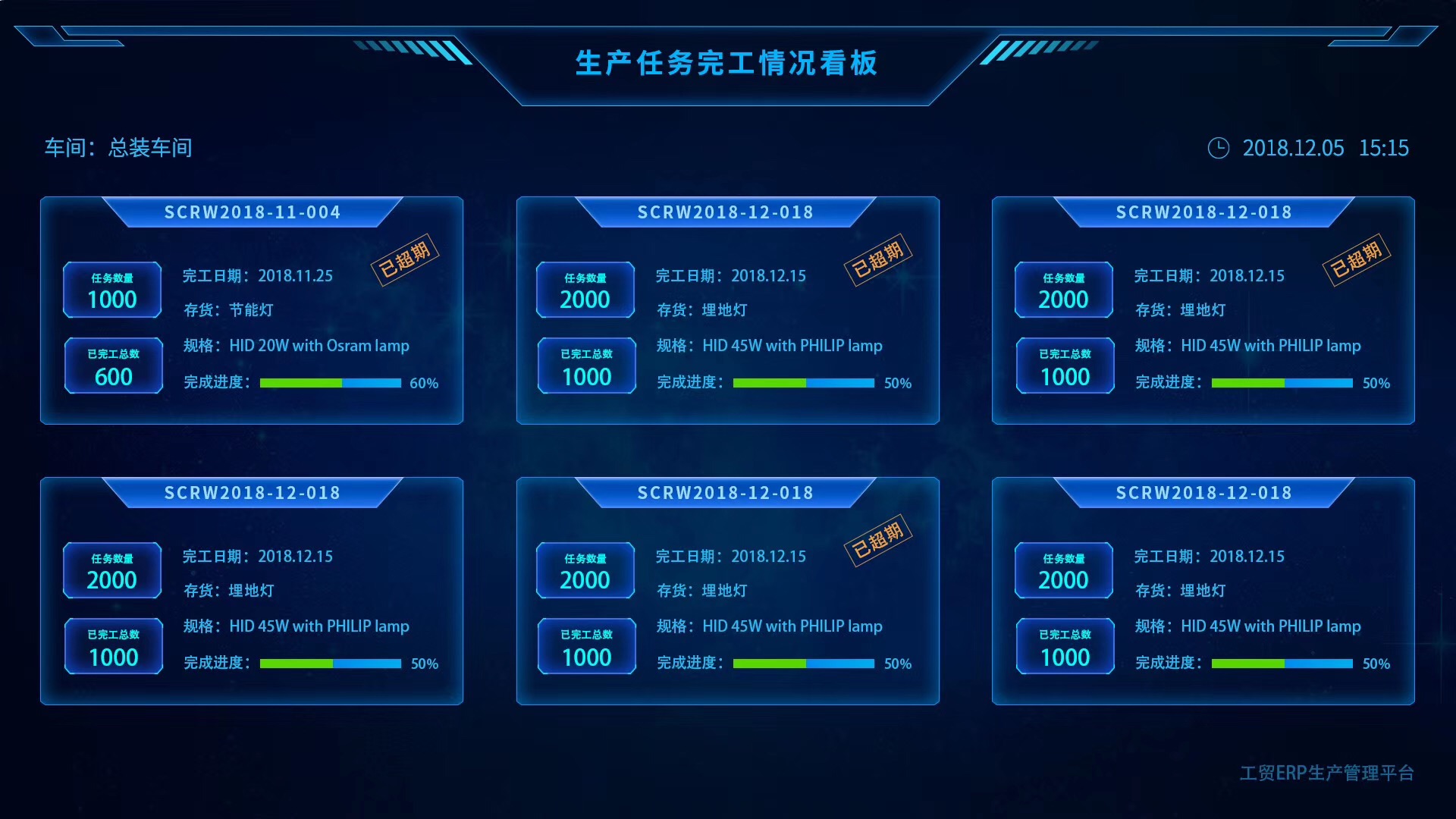Expand the top right SCRW2018-12-018 card header
This screenshot has height=819, width=1456.
[x=1203, y=212]
